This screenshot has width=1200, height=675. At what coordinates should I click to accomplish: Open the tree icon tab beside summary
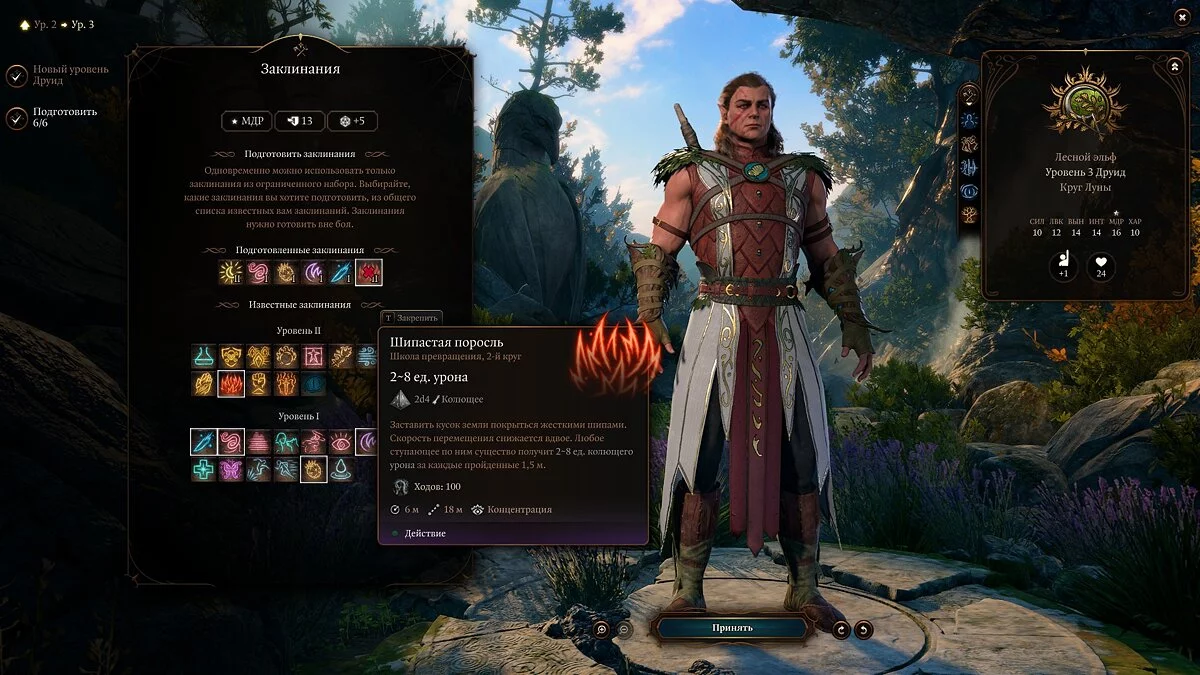pyautogui.click(x=969, y=214)
